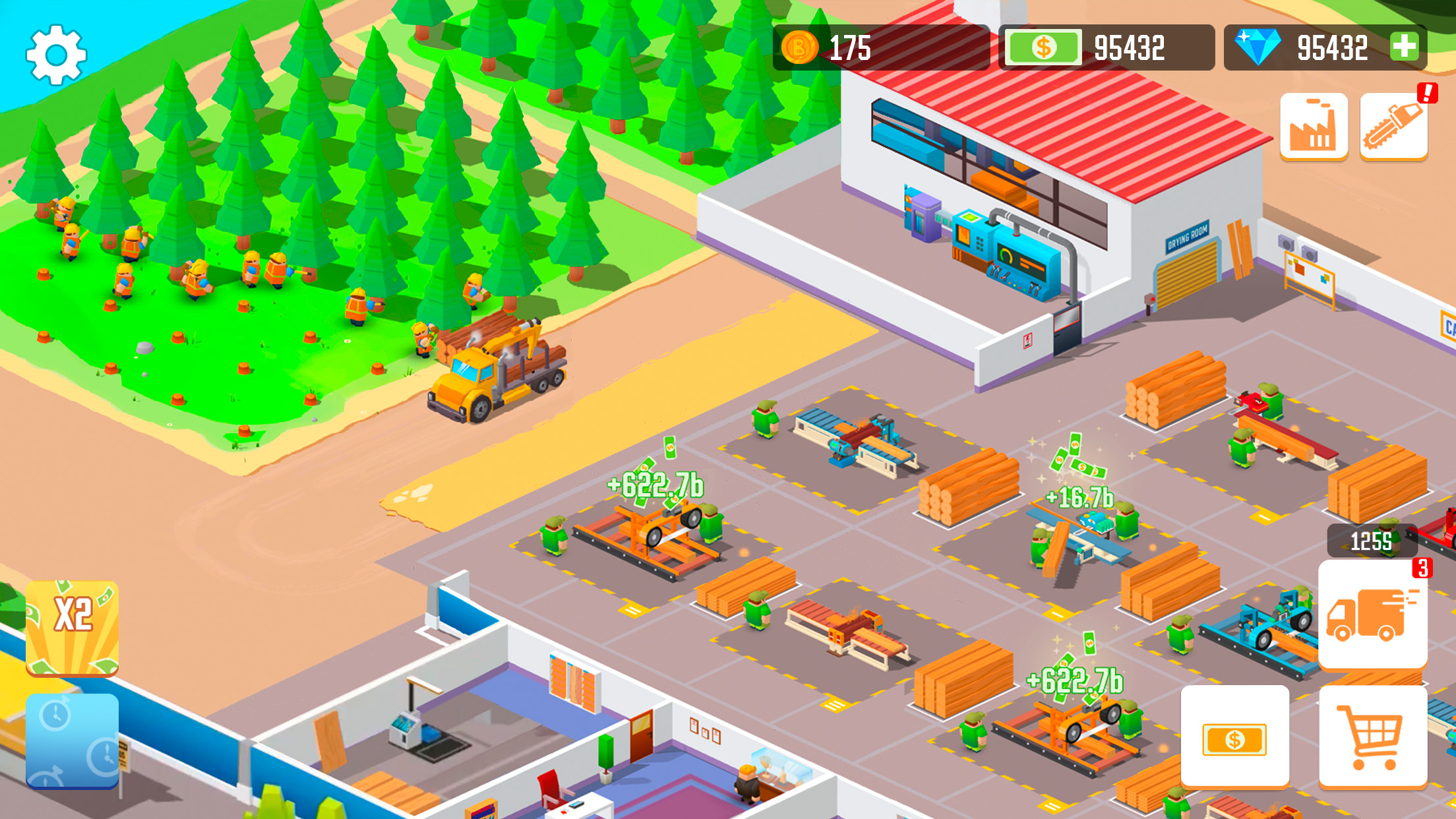This screenshot has height=819, width=1456.
Task: Select the chainsaw upgrade icon with red alert
Action: coord(1393,127)
